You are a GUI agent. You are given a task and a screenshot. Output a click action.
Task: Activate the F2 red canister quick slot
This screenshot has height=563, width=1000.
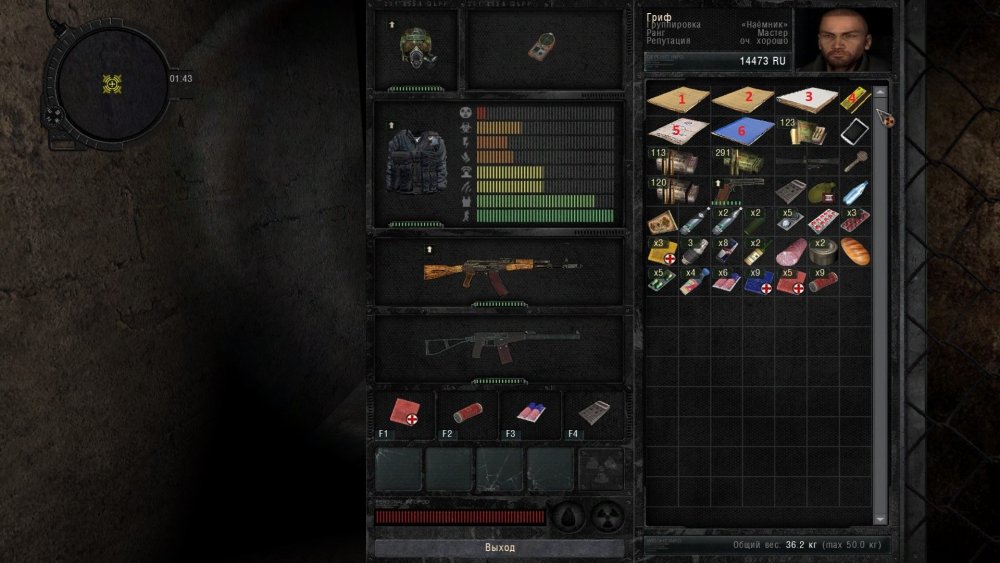coord(467,413)
